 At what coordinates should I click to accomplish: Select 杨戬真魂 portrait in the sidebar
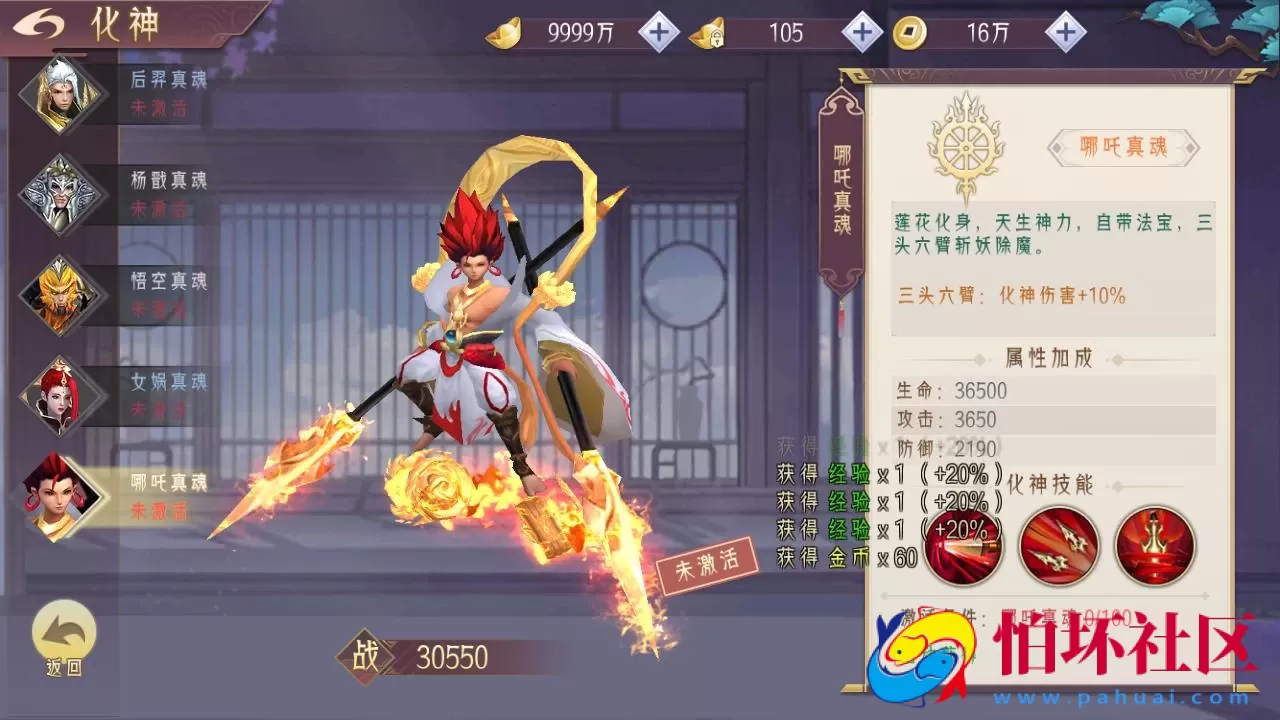(62, 195)
